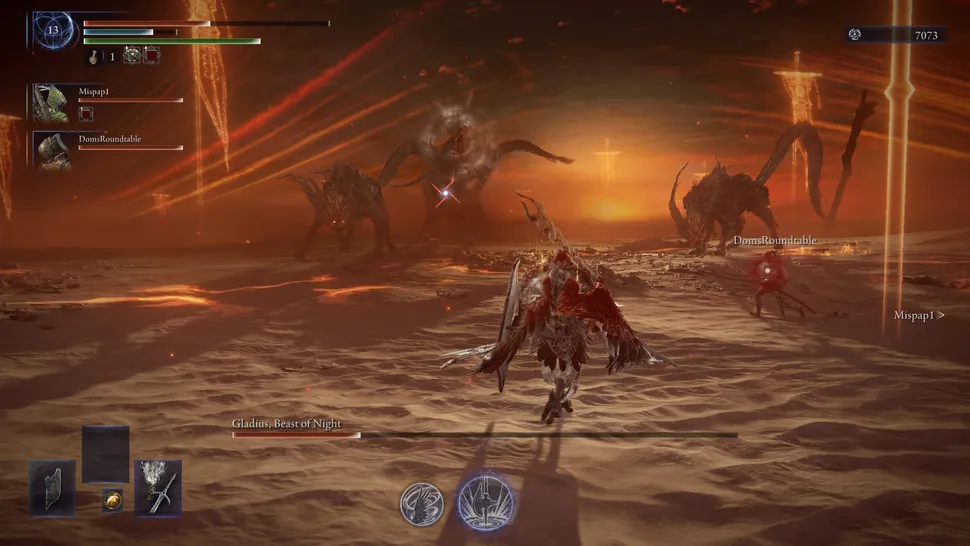Select DomsRoundtable's teammate portrait
970x546 pixels.
tap(51, 149)
